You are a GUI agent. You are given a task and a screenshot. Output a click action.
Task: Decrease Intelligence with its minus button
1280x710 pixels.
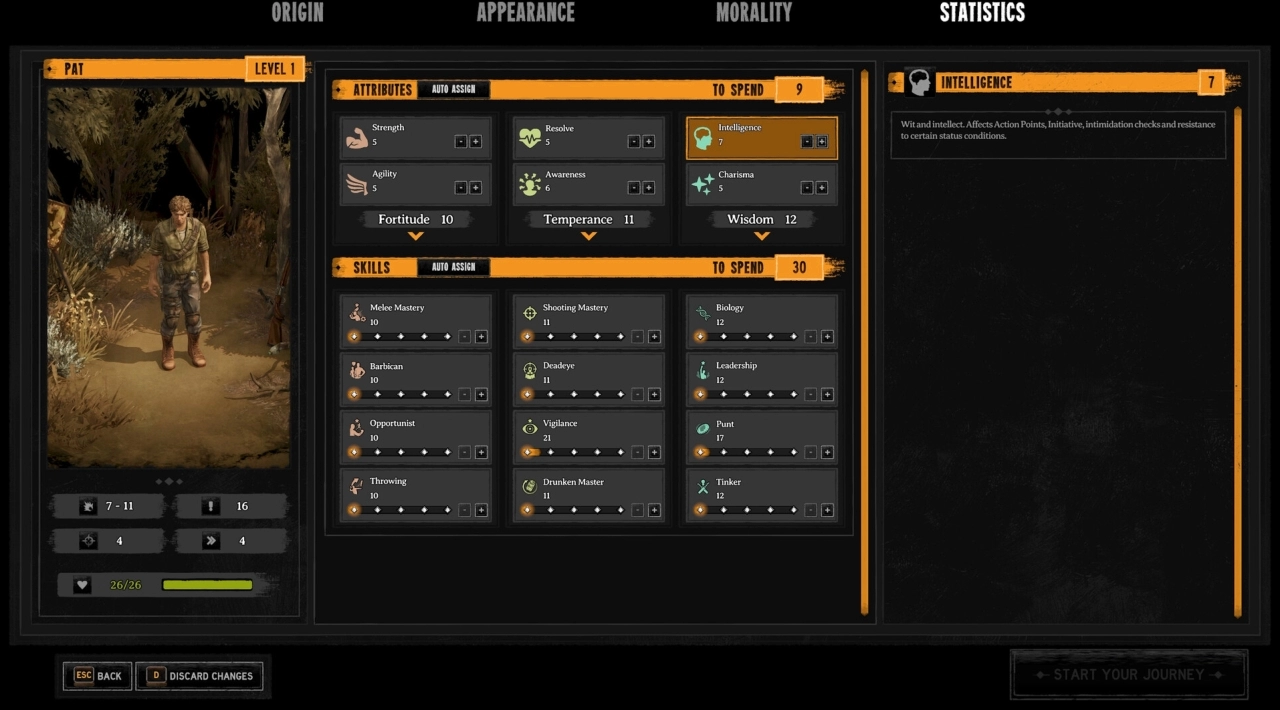click(807, 142)
